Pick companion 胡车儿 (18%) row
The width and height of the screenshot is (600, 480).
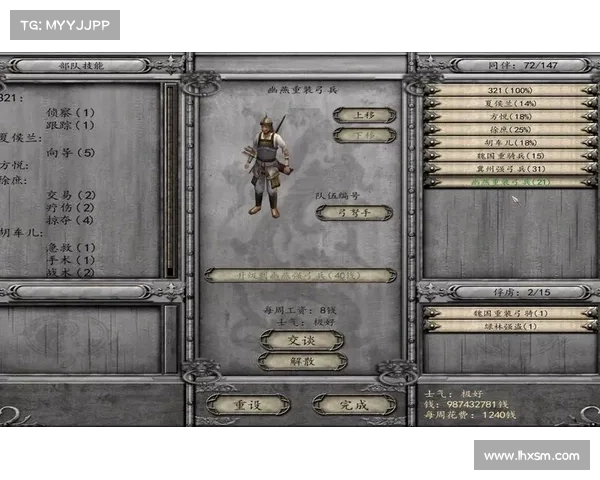pyautogui.click(x=509, y=142)
